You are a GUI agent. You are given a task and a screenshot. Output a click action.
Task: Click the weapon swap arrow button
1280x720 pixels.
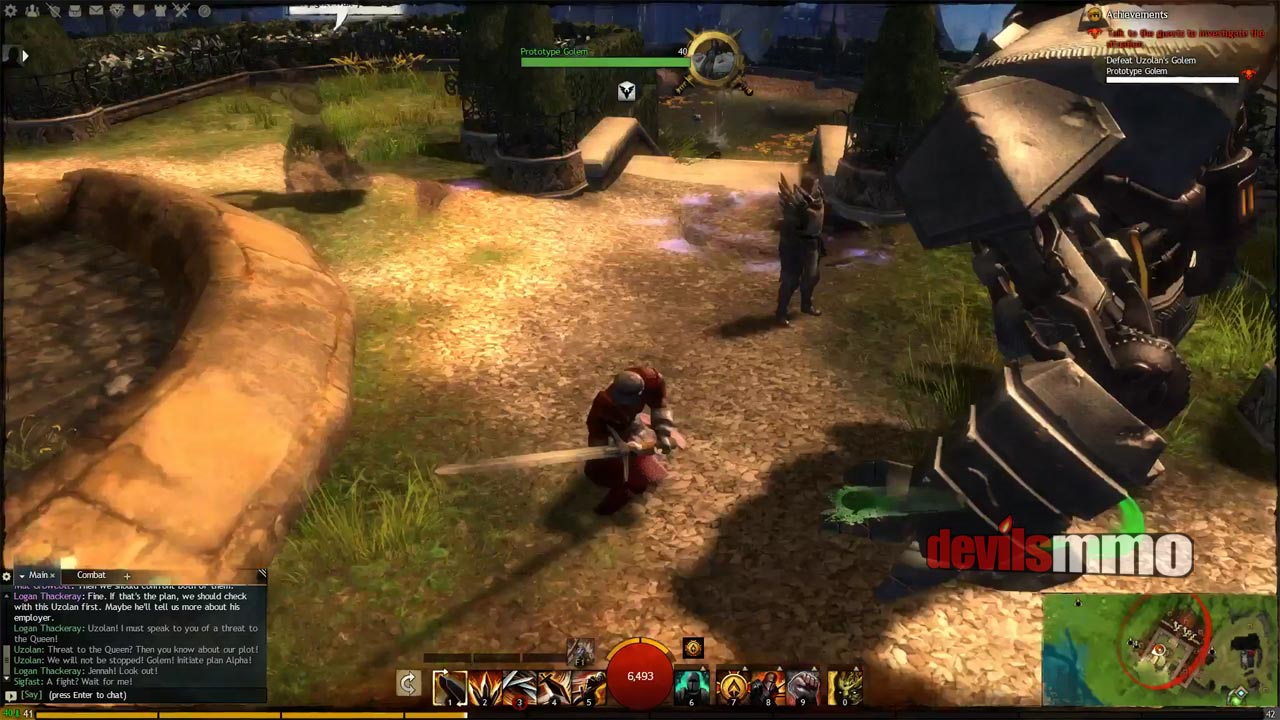click(408, 684)
